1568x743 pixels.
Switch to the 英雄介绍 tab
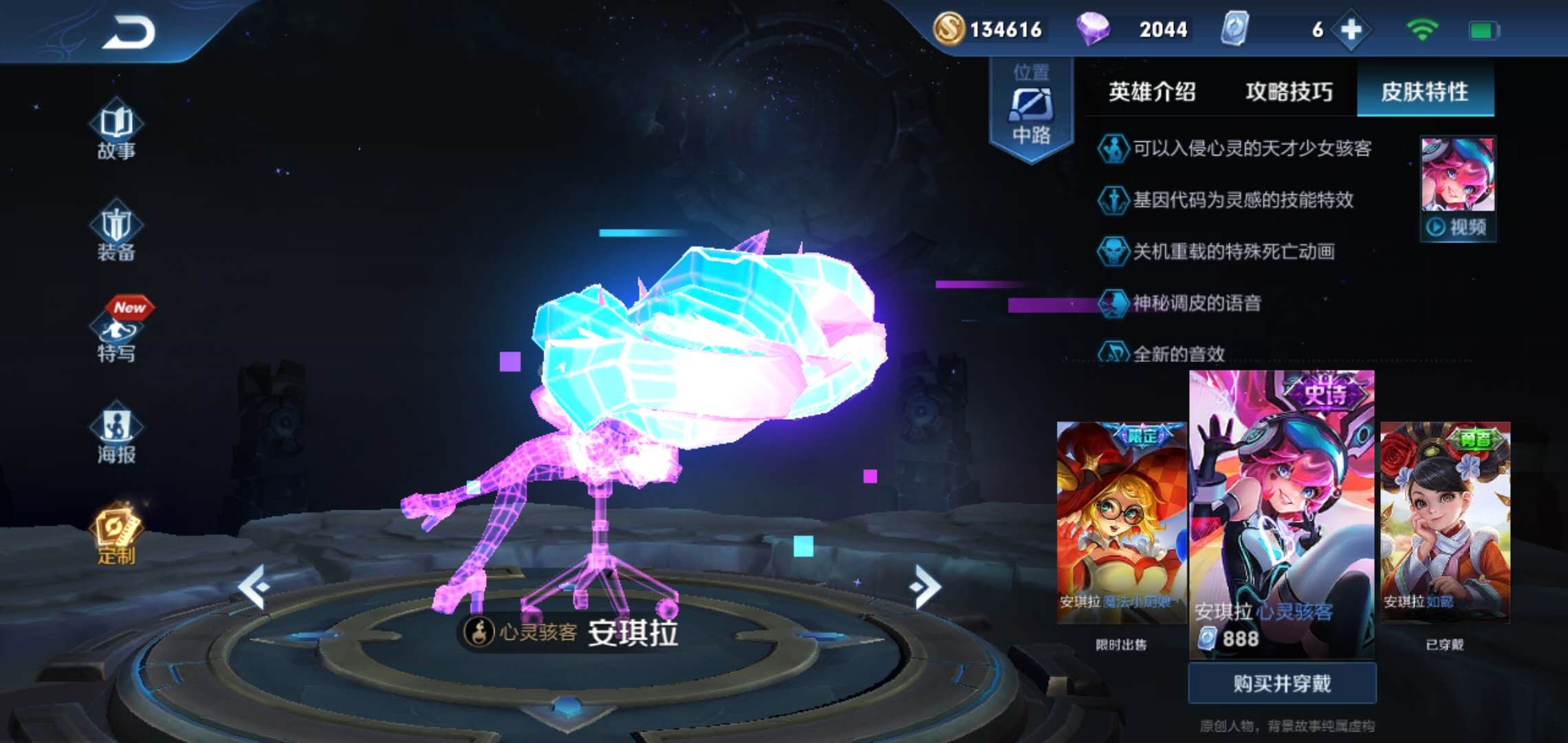pyautogui.click(x=1152, y=91)
